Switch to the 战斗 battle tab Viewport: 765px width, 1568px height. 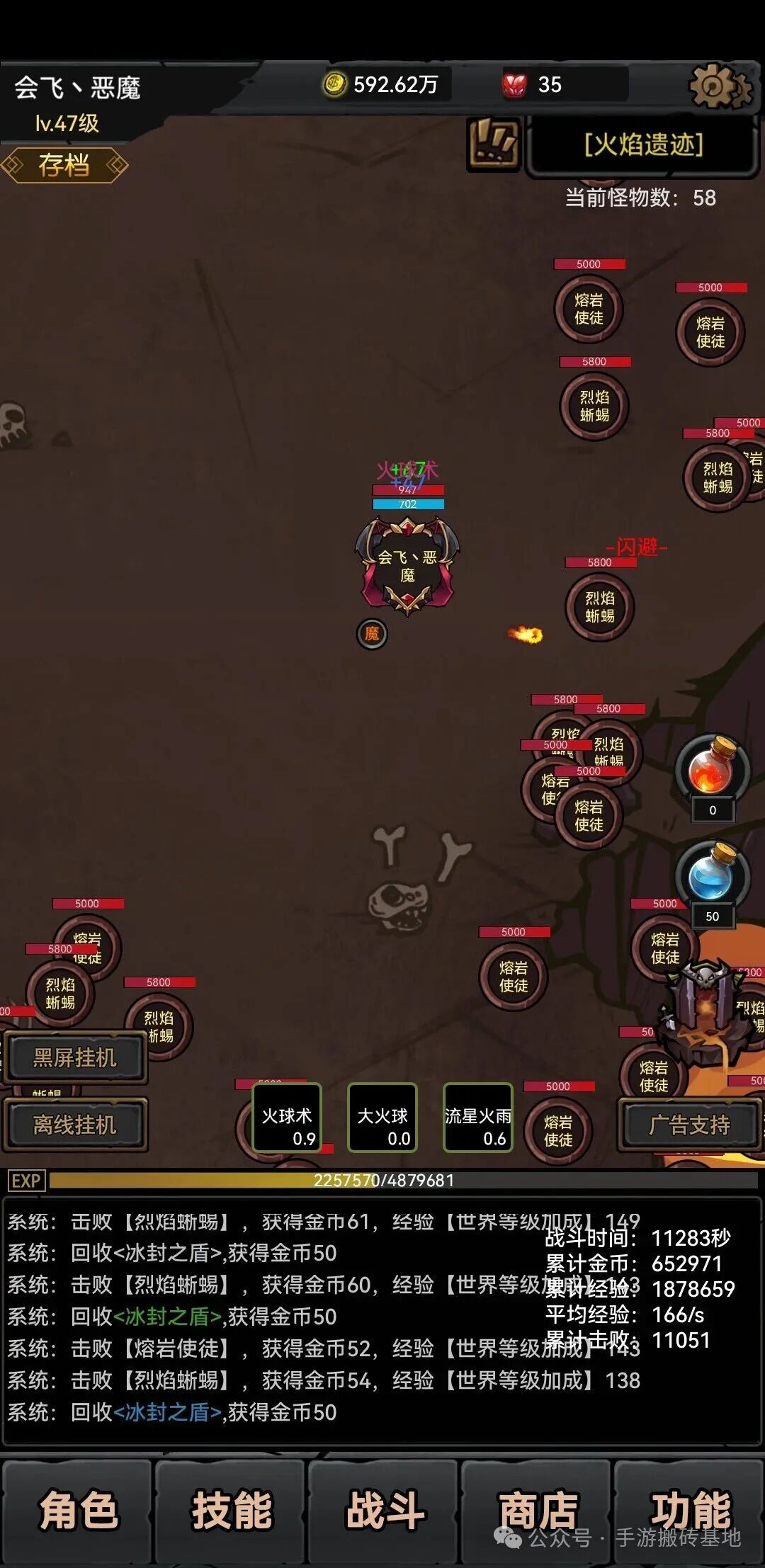pyautogui.click(x=383, y=1511)
